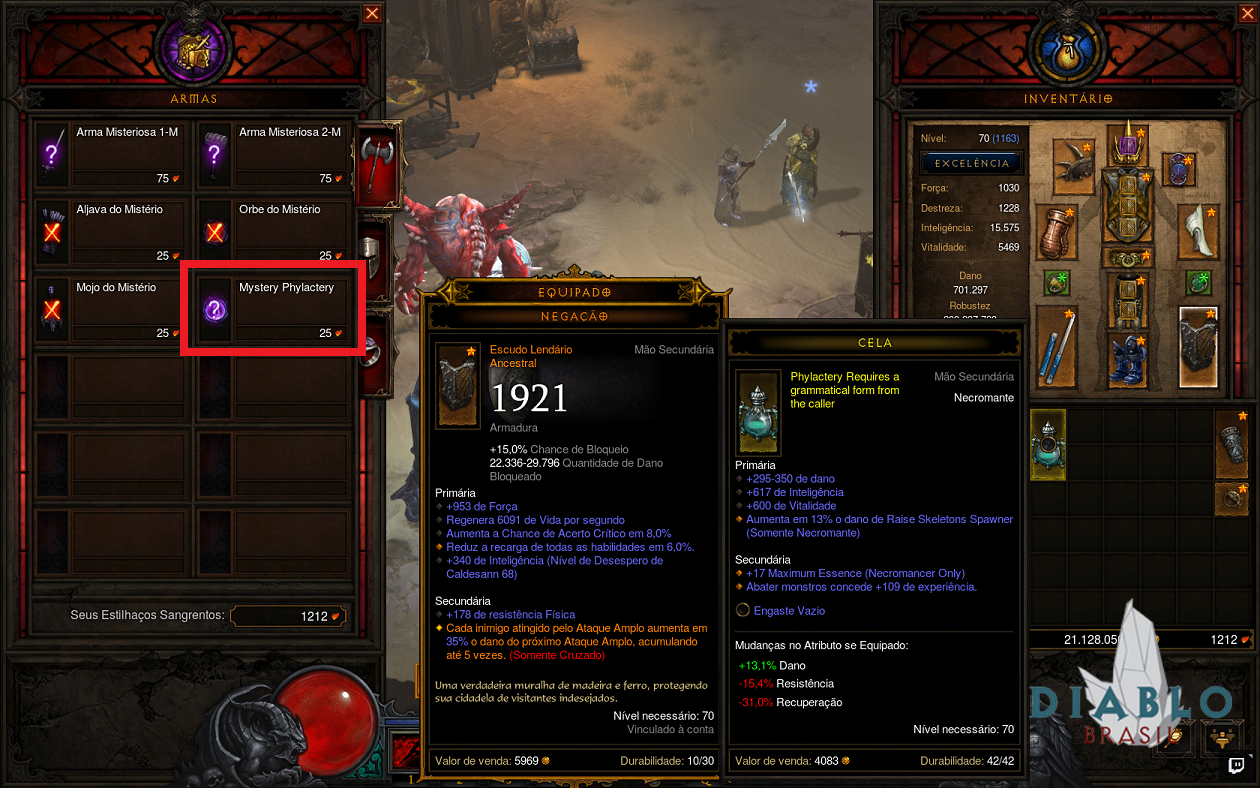Open the Excelência paragon button
This screenshot has height=788, width=1260.
970,162
